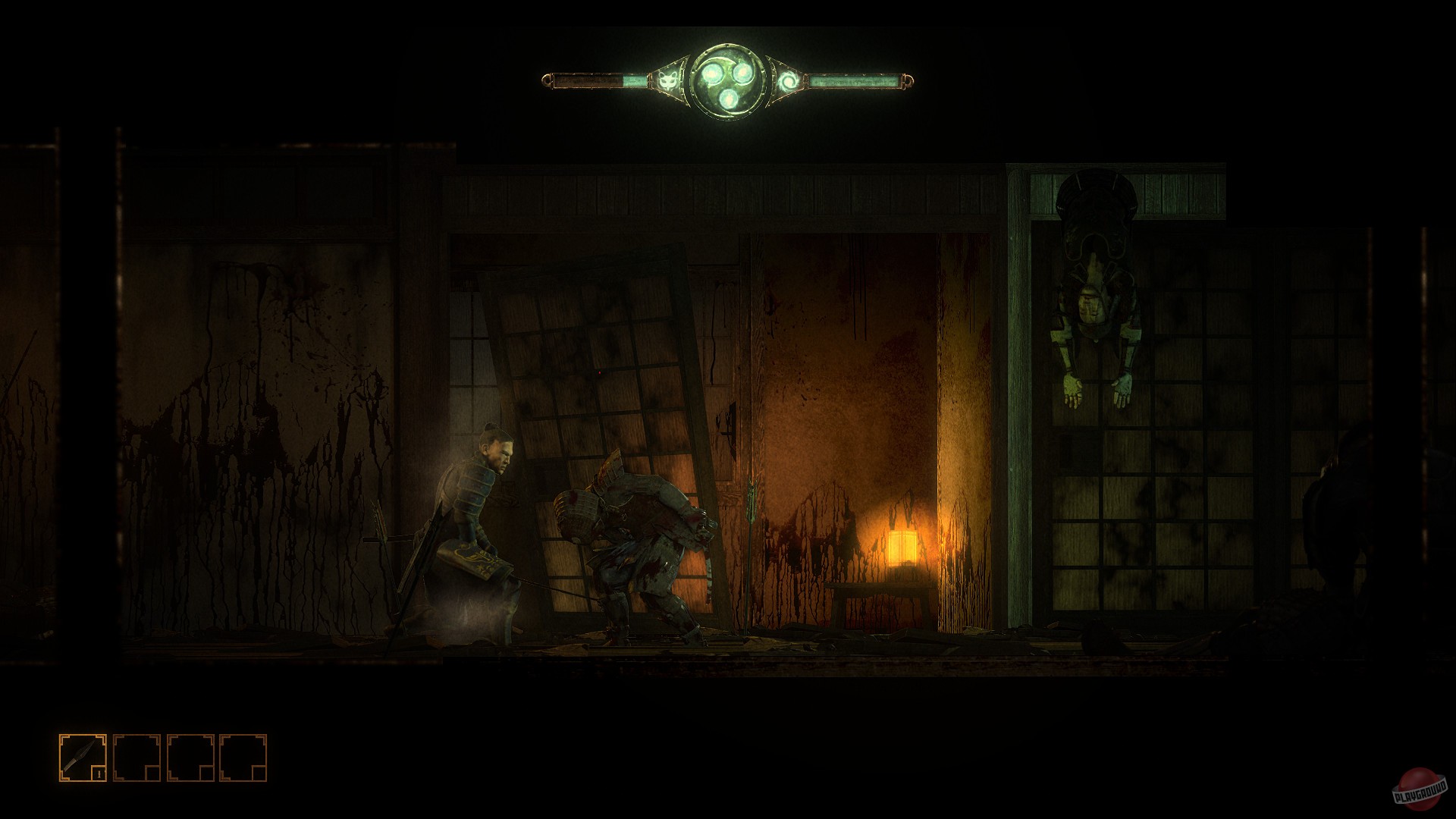This screenshot has width=1456, height=819.
Task: Click the upper-left glowing orb in the gauge
Action: 713,73
